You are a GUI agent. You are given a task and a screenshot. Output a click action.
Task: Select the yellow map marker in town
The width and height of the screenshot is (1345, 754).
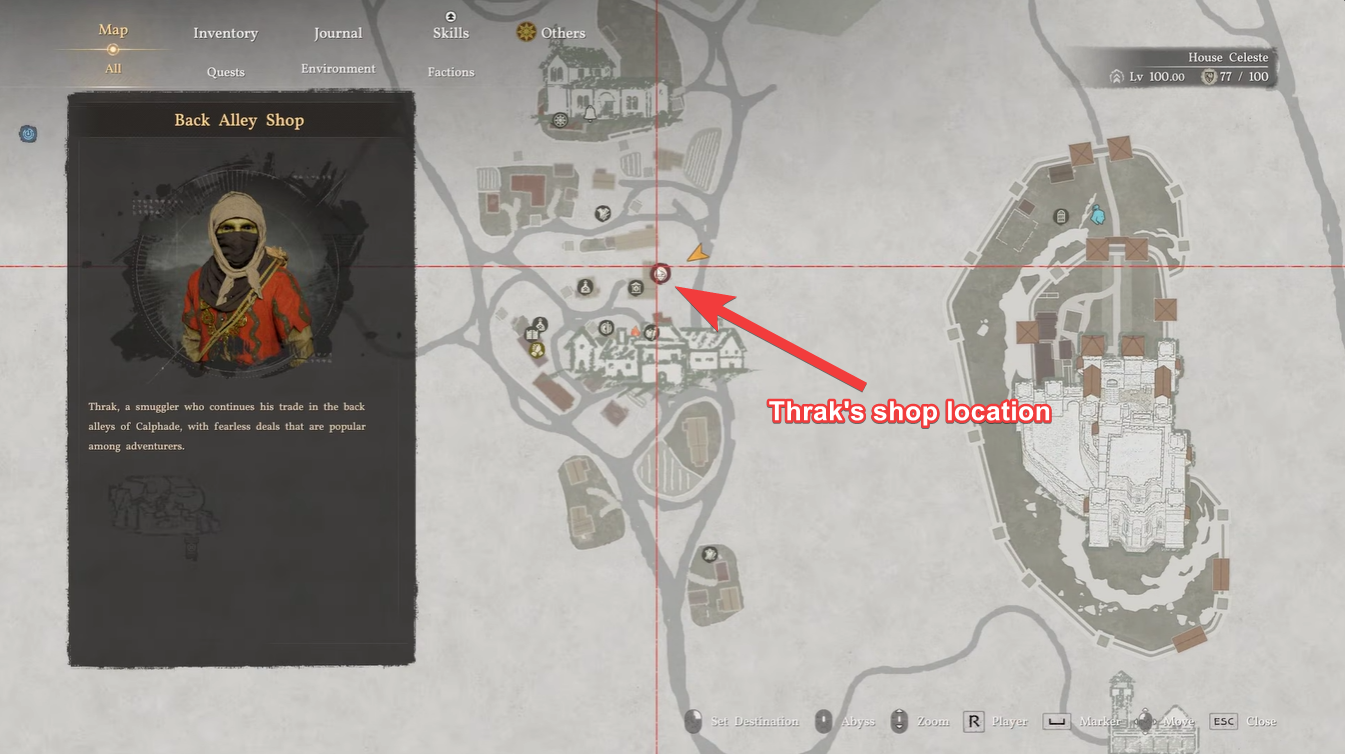pyautogui.click(x=537, y=349)
